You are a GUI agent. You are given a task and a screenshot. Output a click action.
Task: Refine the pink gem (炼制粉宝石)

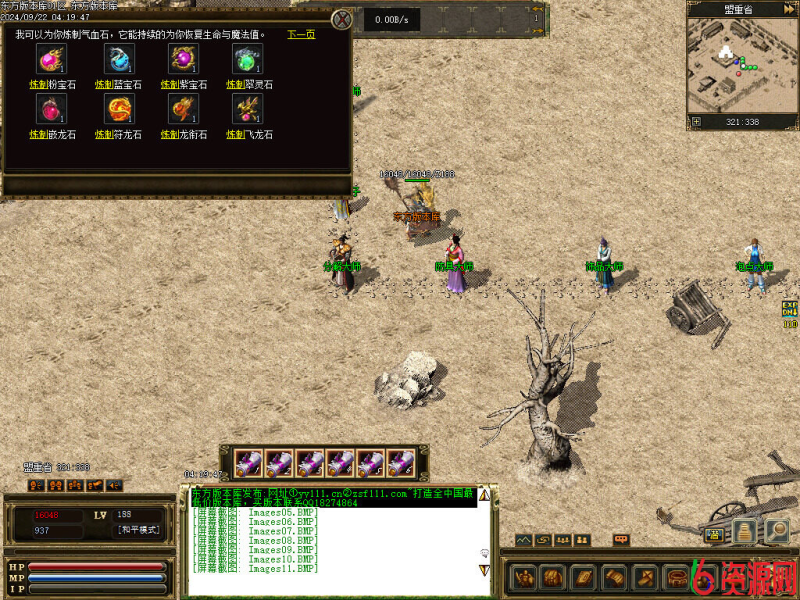[x=38, y=85]
